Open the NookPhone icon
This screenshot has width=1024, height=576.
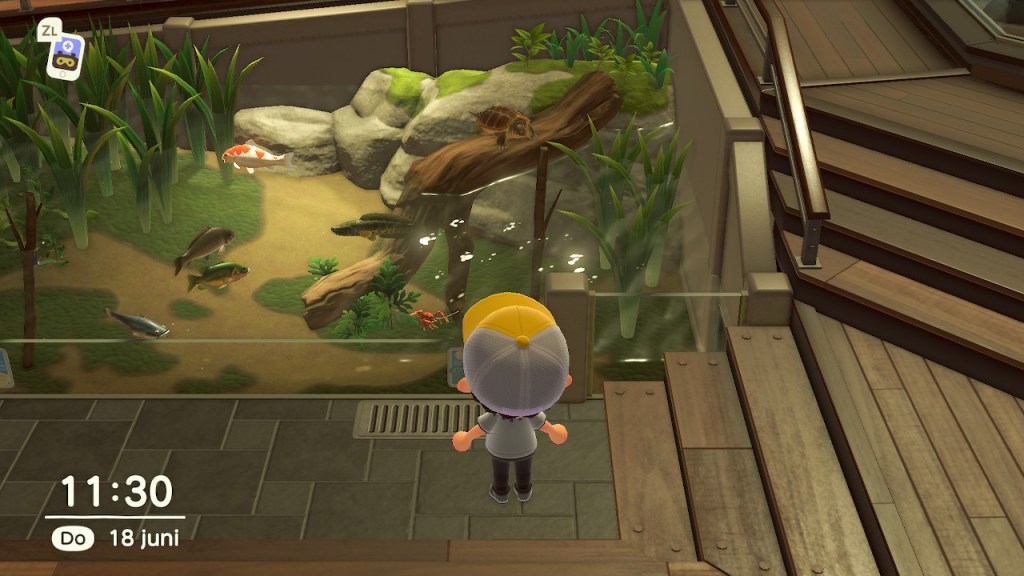coord(65,56)
